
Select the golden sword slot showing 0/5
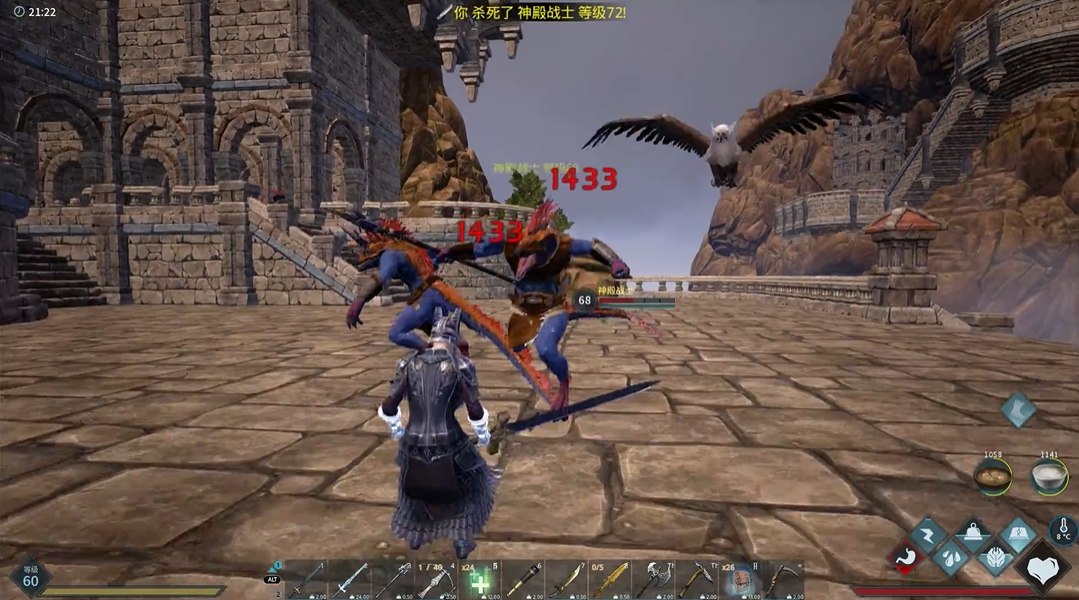tap(611, 580)
